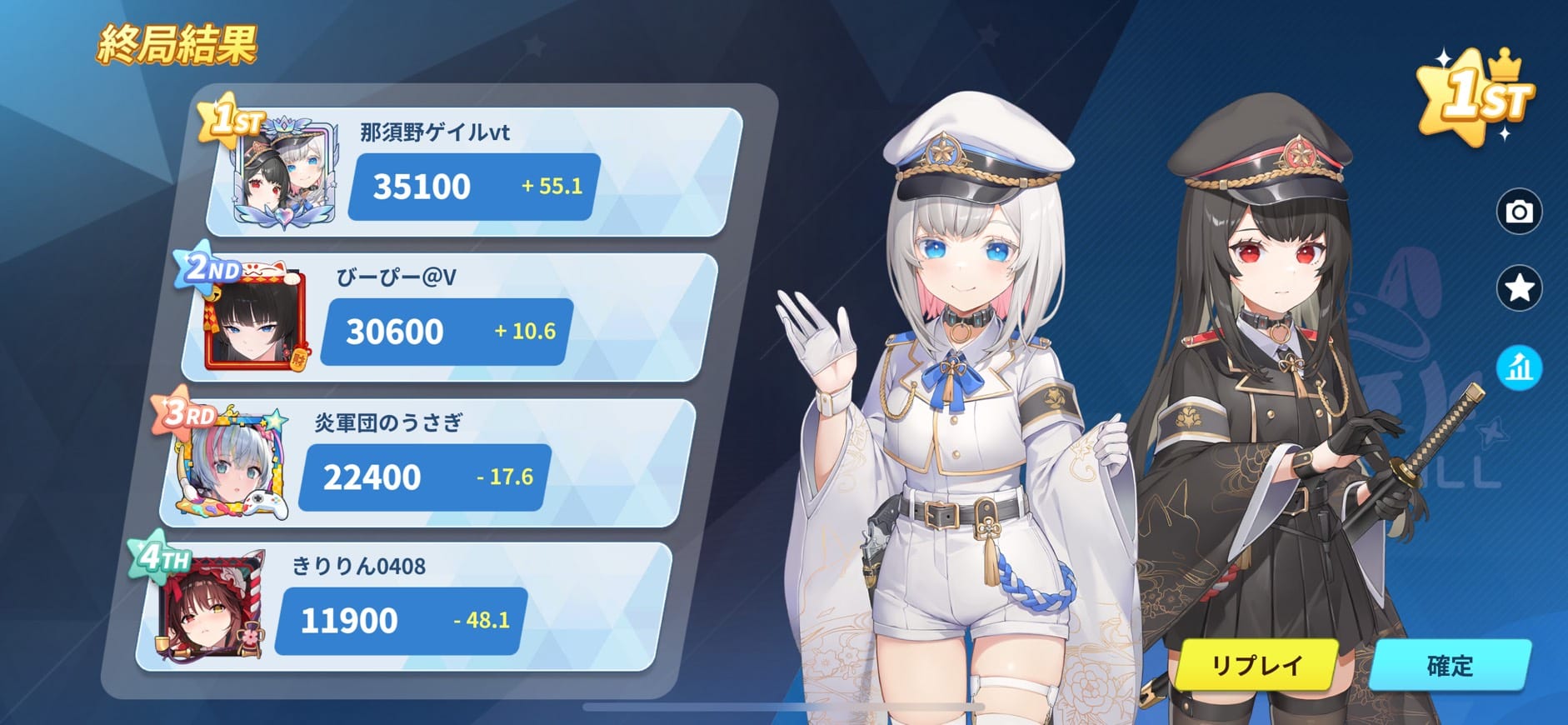Confirm results with the 確定 button
This screenshot has width=1568, height=725.
click(x=1450, y=665)
